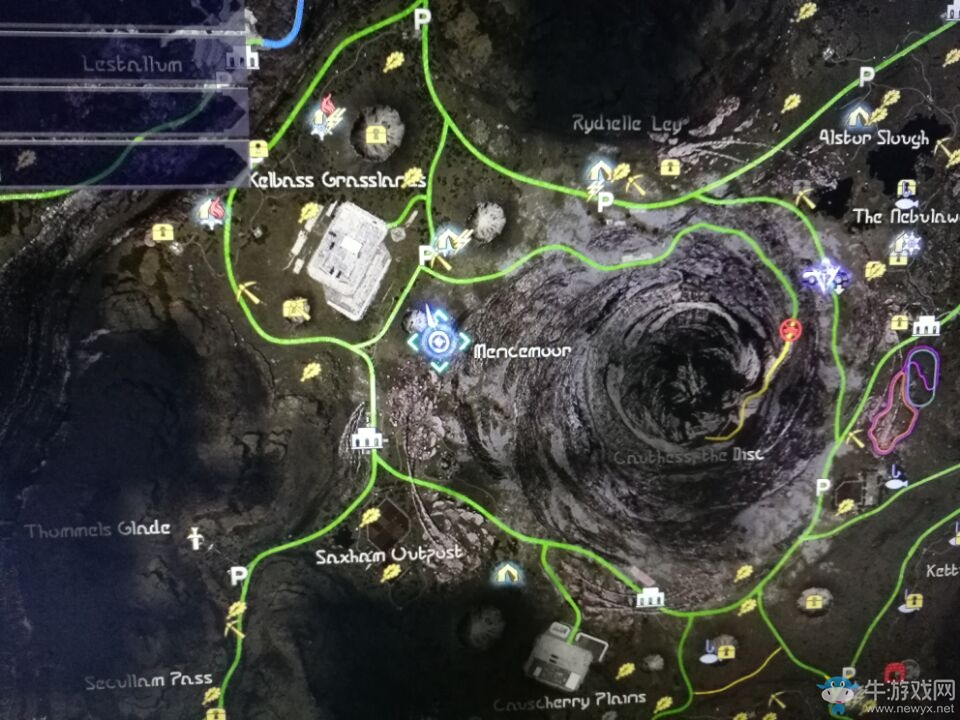Viewport: 960px width, 720px height.
Task: Choose the outpost icon north of Saxham Outpost
Action: point(368,437)
